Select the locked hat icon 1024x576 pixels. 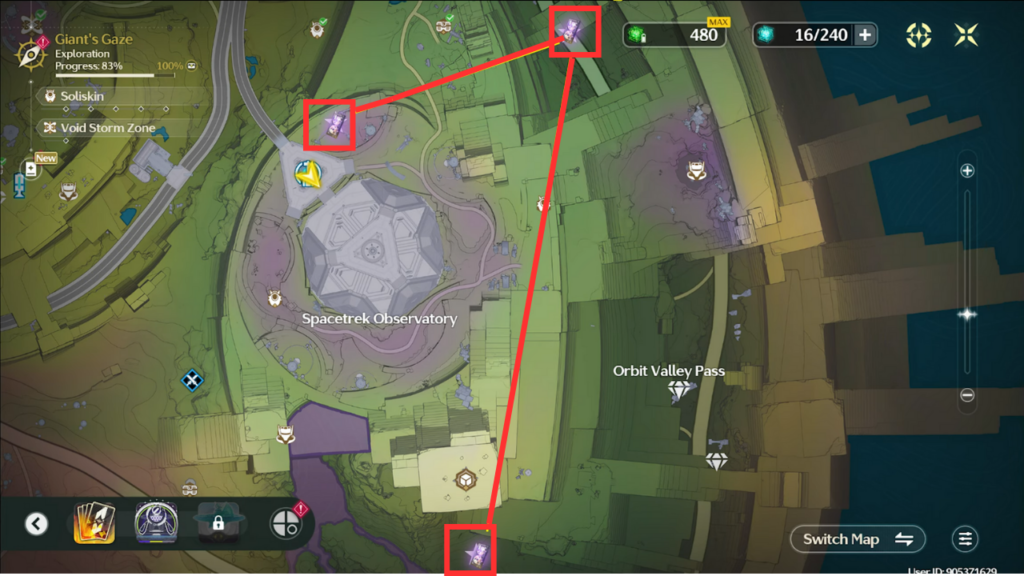(218, 523)
